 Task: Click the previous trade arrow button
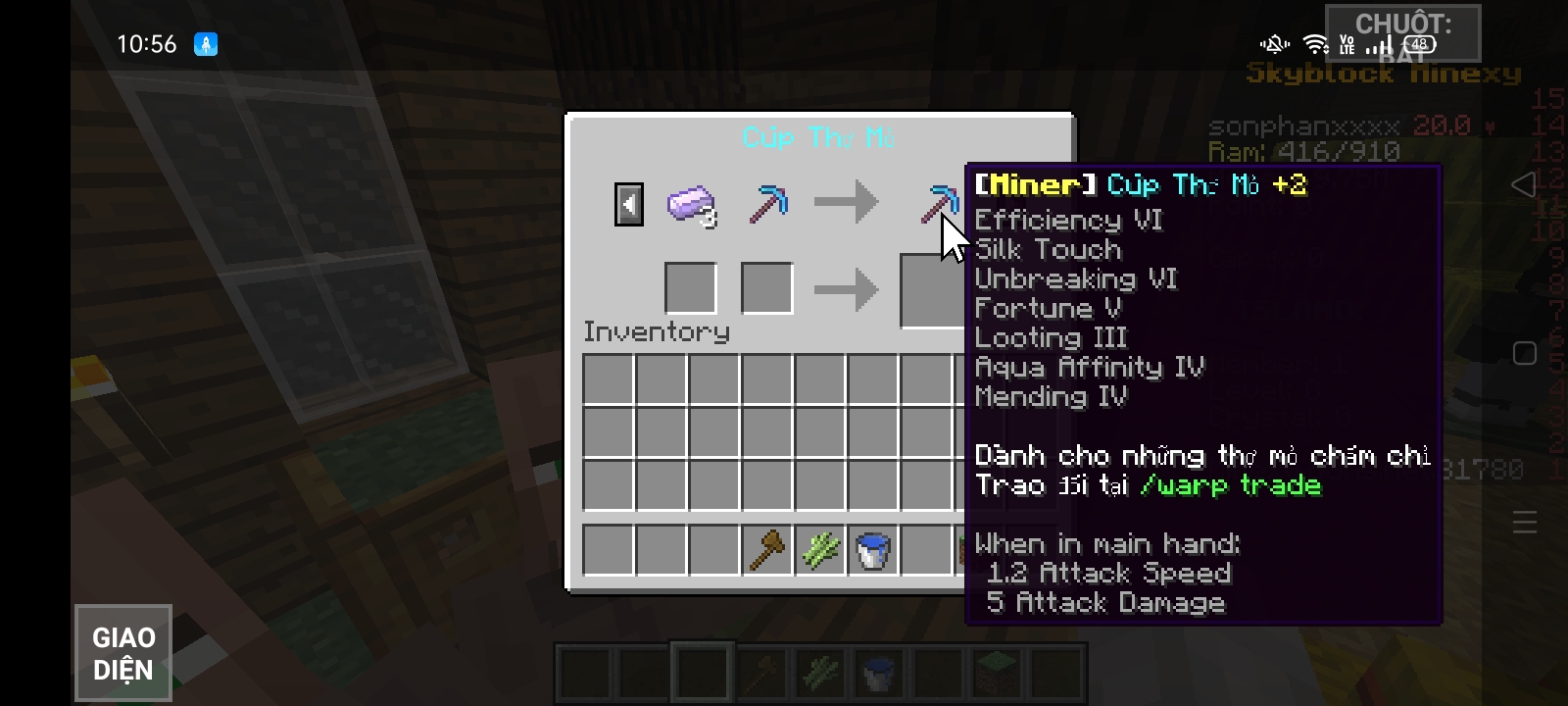(x=629, y=205)
